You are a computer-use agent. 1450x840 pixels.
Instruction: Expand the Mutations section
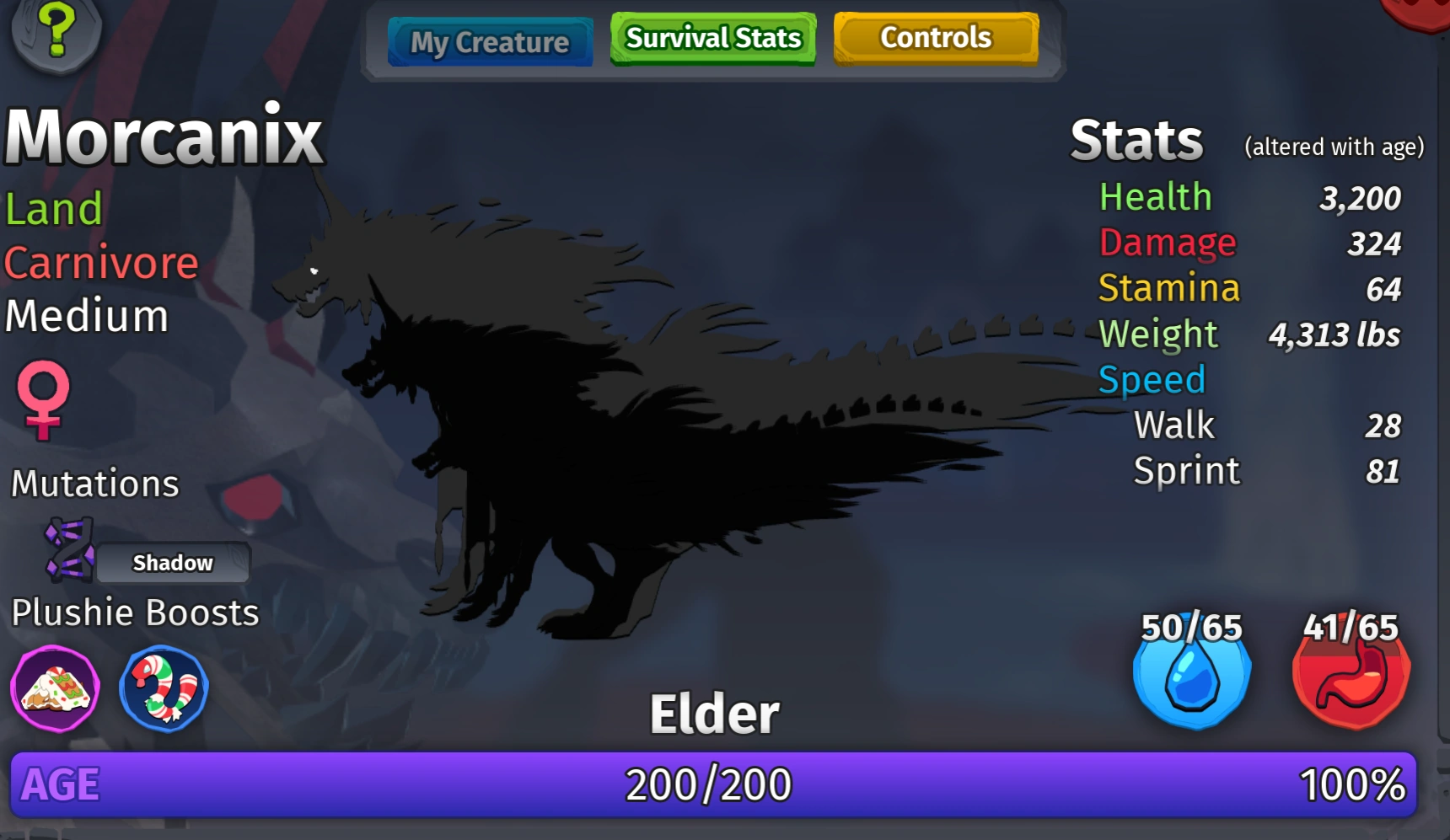pos(94,484)
